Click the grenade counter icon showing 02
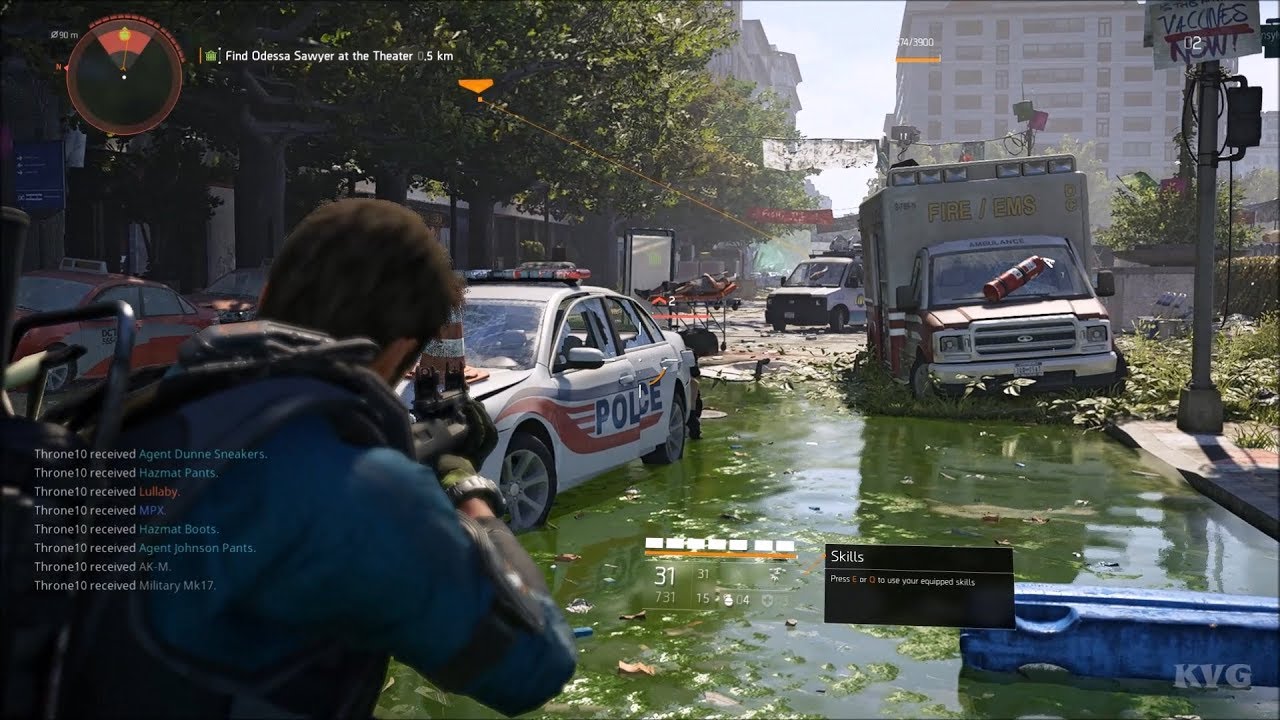Image resolution: width=1280 pixels, height=720 pixels. [1193, 43]
